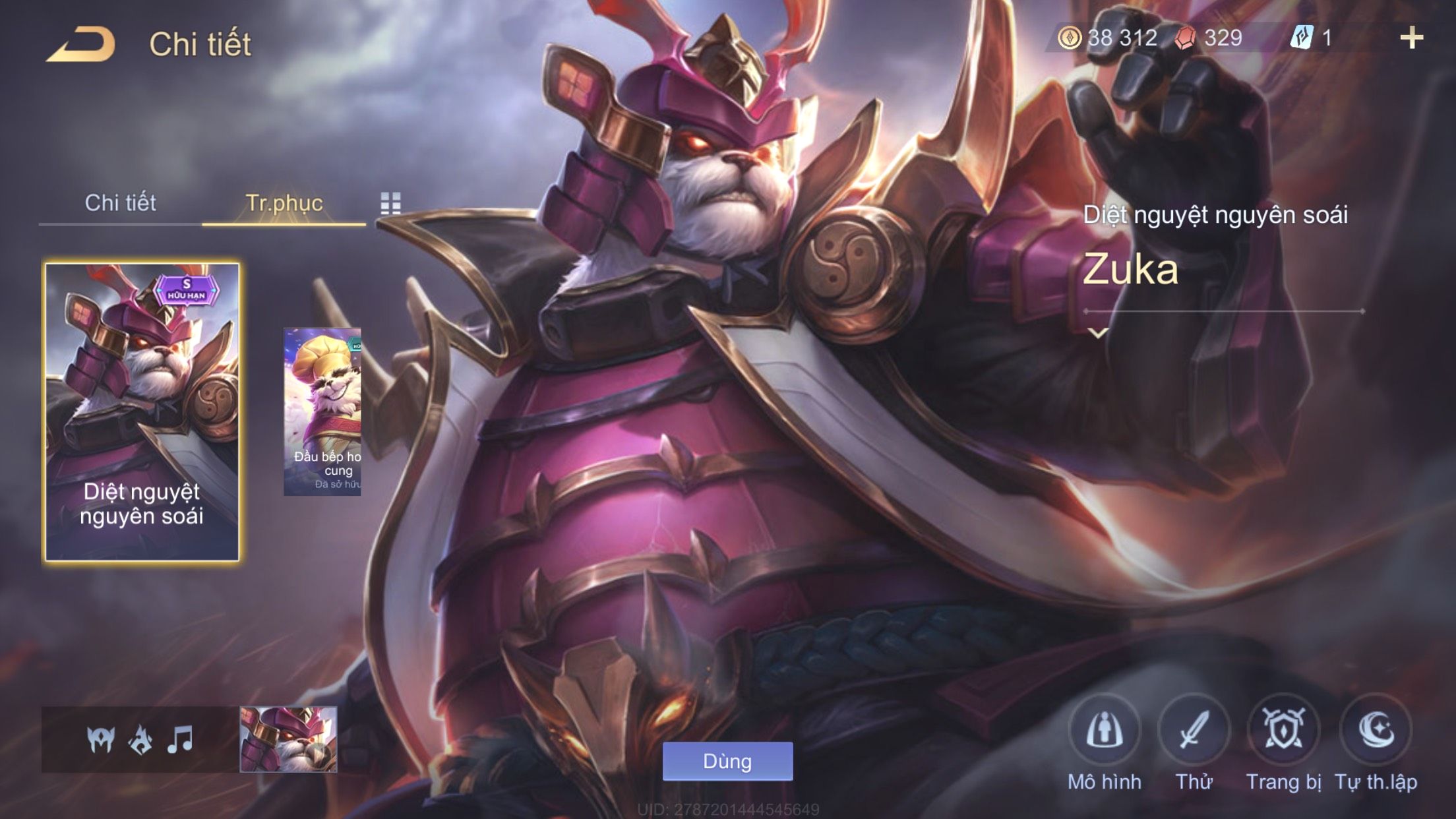Show skins in grid view

[x=390, y=204]
